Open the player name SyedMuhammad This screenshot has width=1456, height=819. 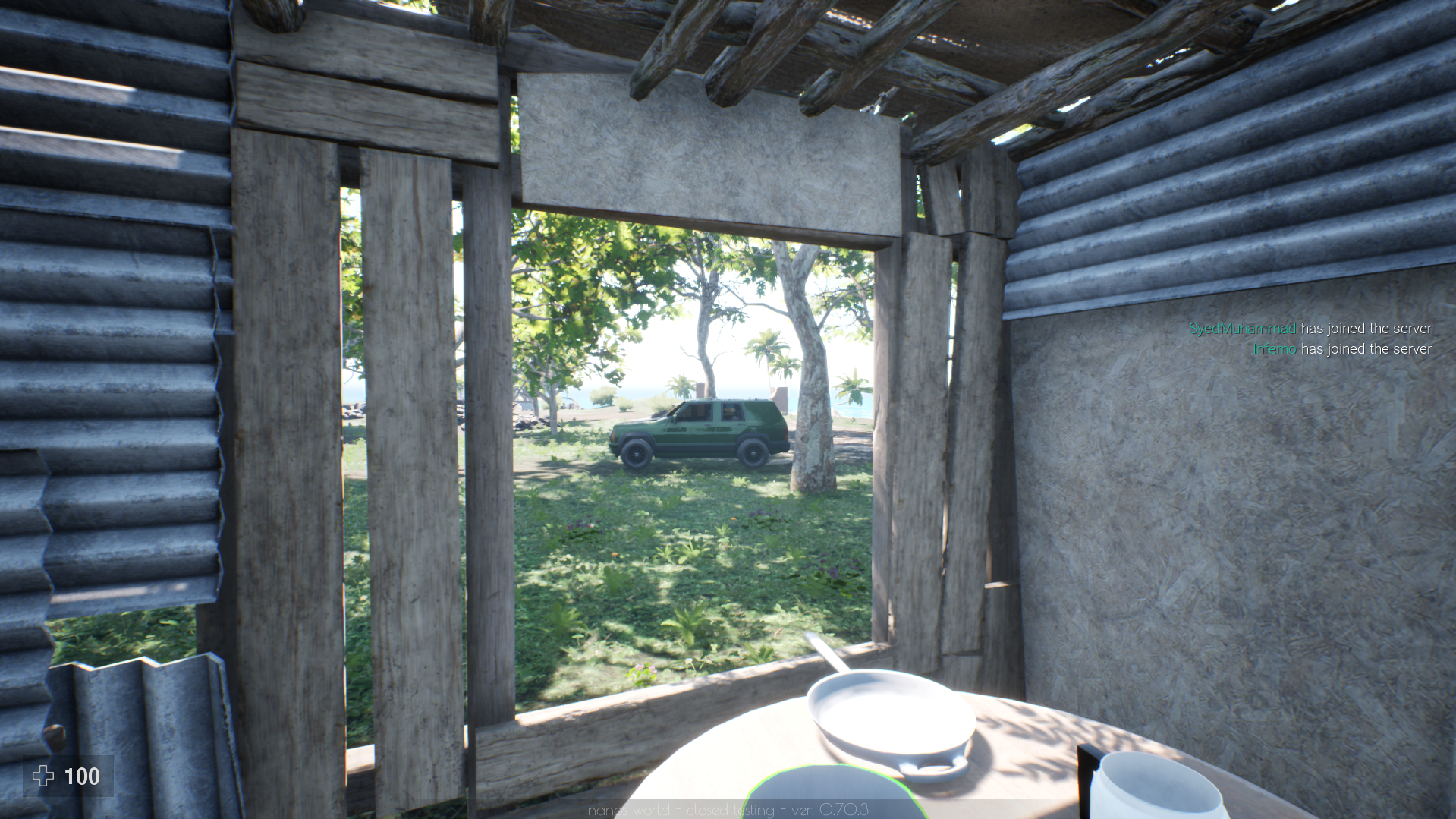[x=1241, y=328]
